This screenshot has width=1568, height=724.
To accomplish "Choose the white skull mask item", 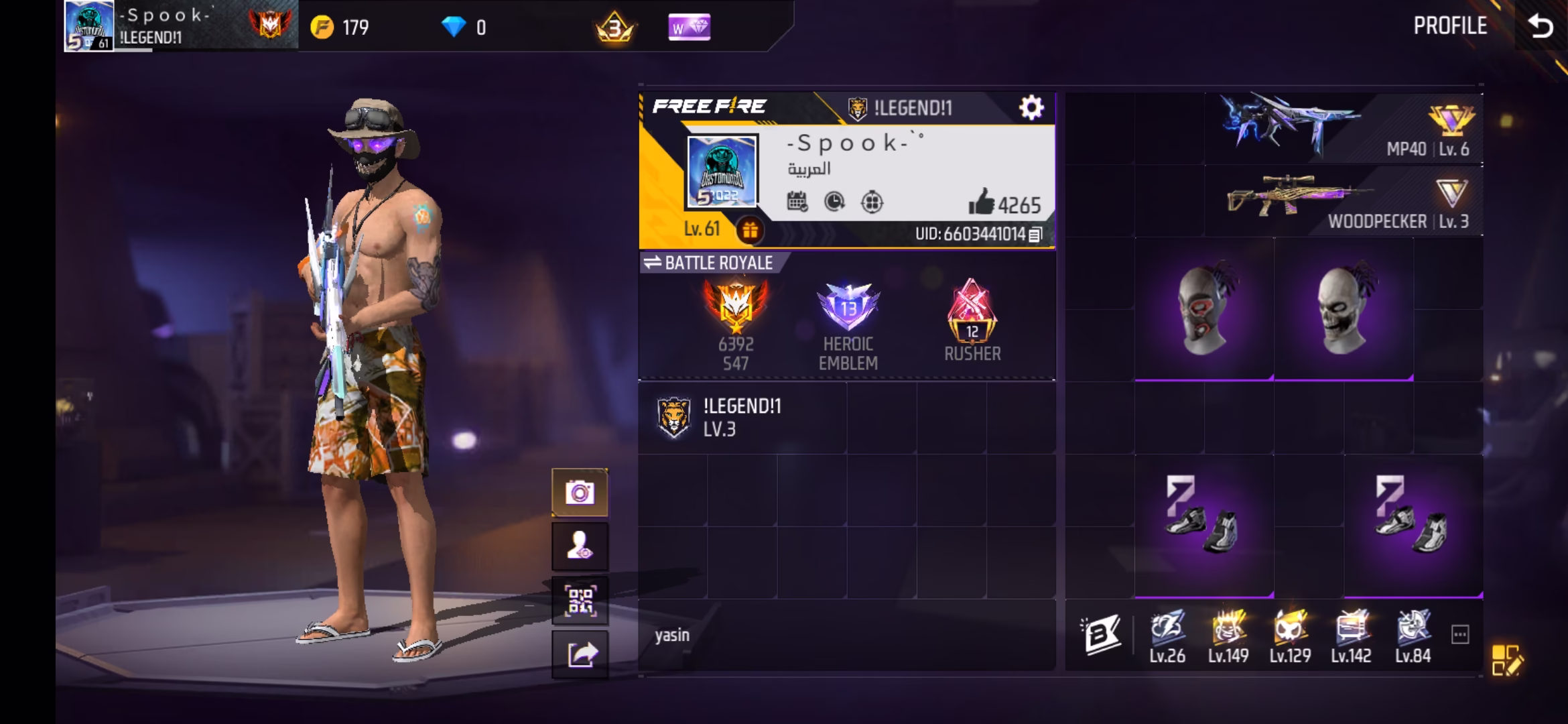I will (1343, 310).
